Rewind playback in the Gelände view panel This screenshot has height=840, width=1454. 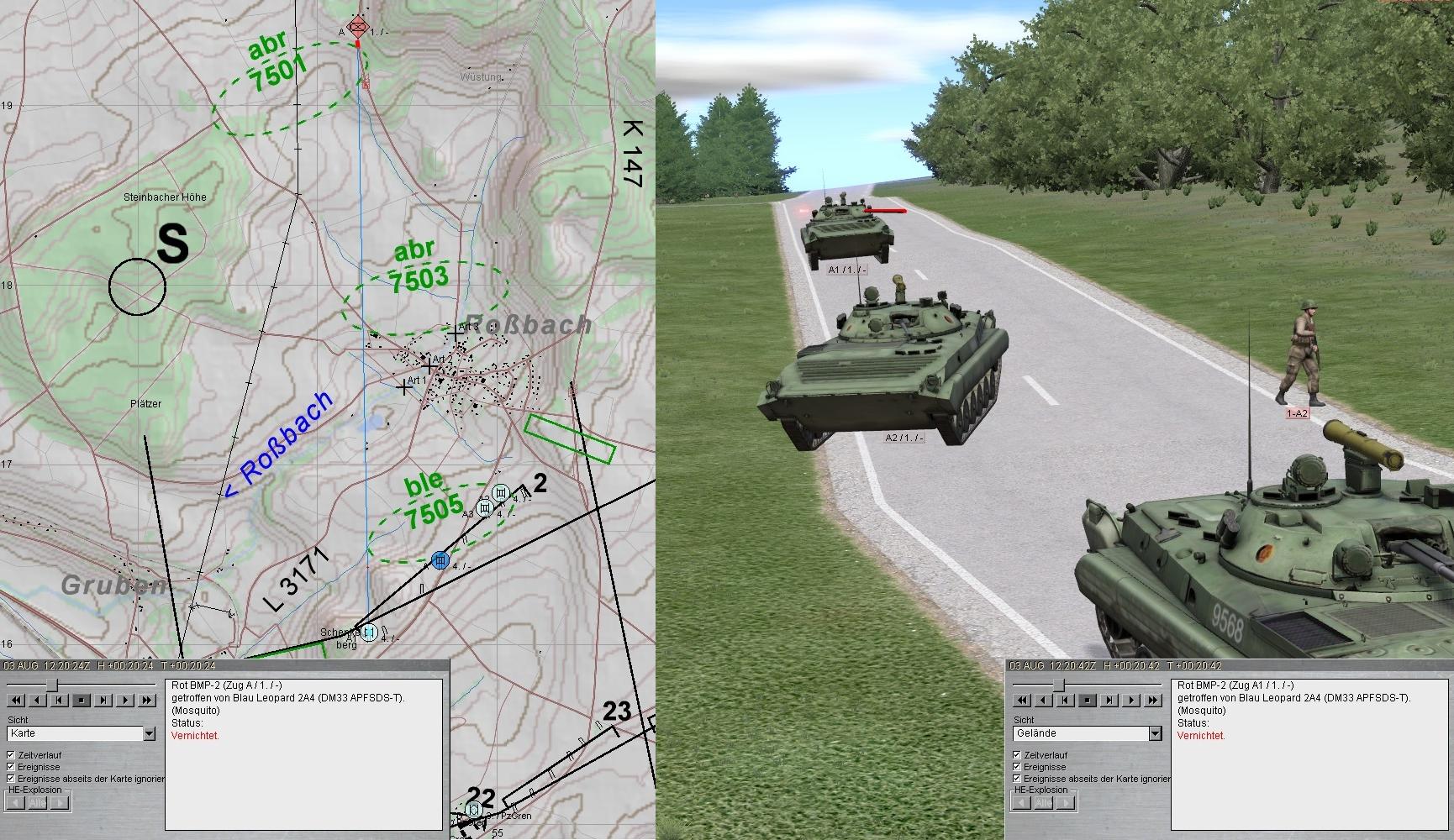[x=1021, y=700]
